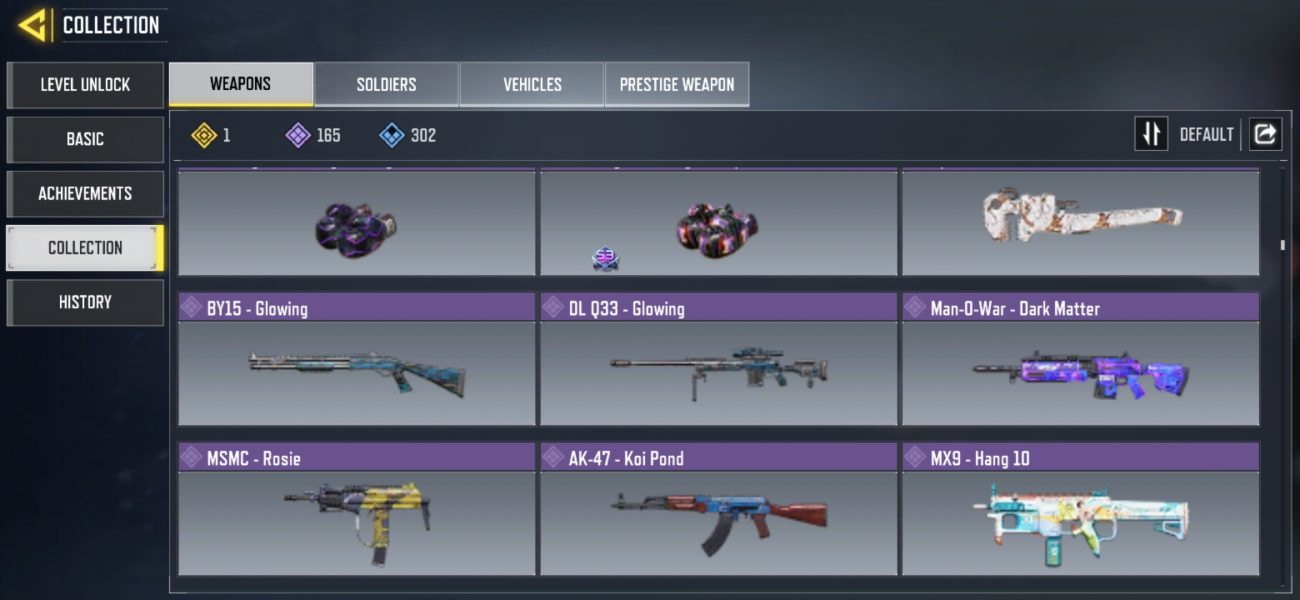The height and width of the screenshot is (600, 1300).
Task: Open the Level Unlock section
Action: tap(85, 85)
